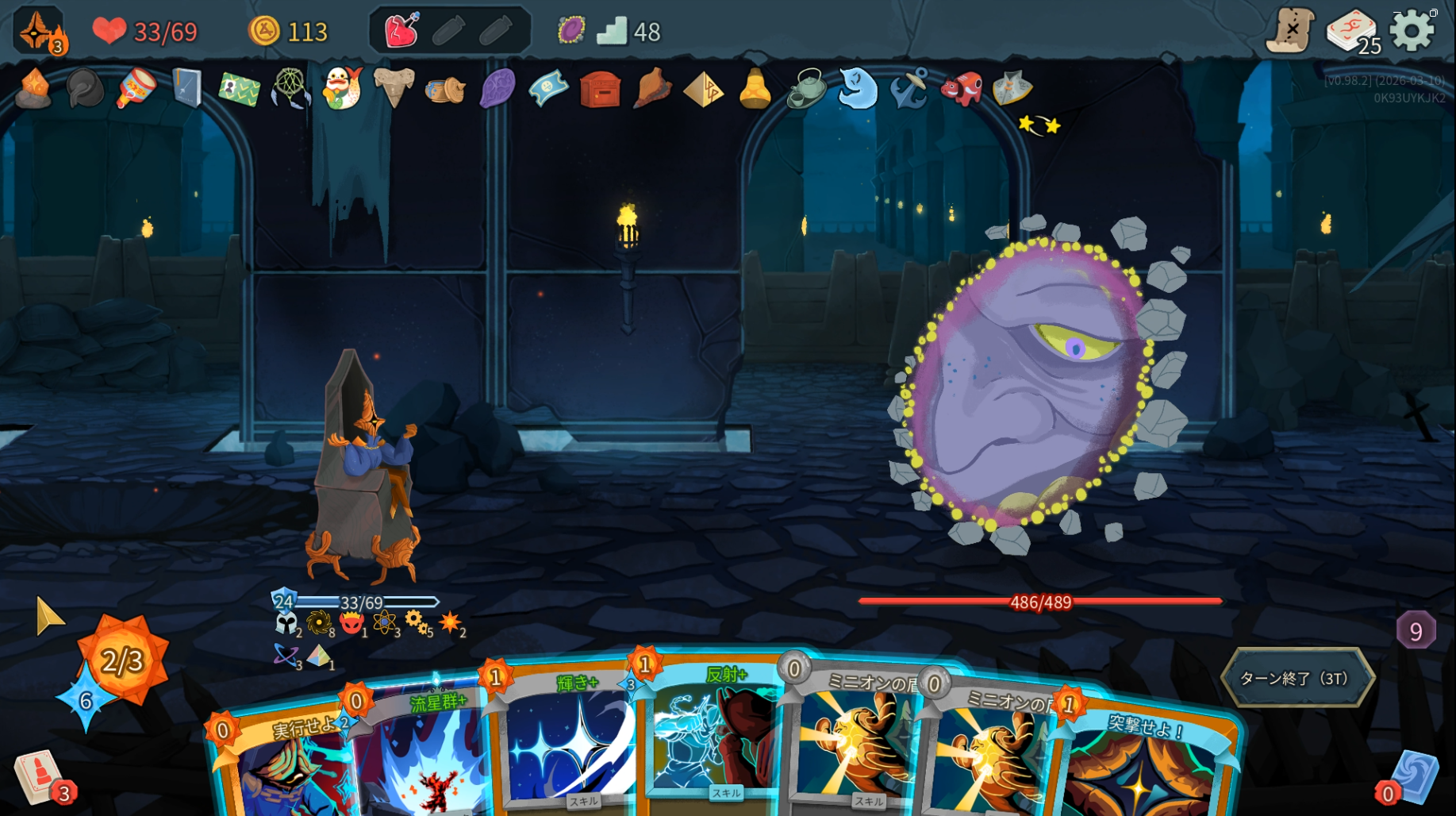The height and width of the screenshot is (816, 1456).
Task: Open the map scroll icon
Action: coord(1290,32)
